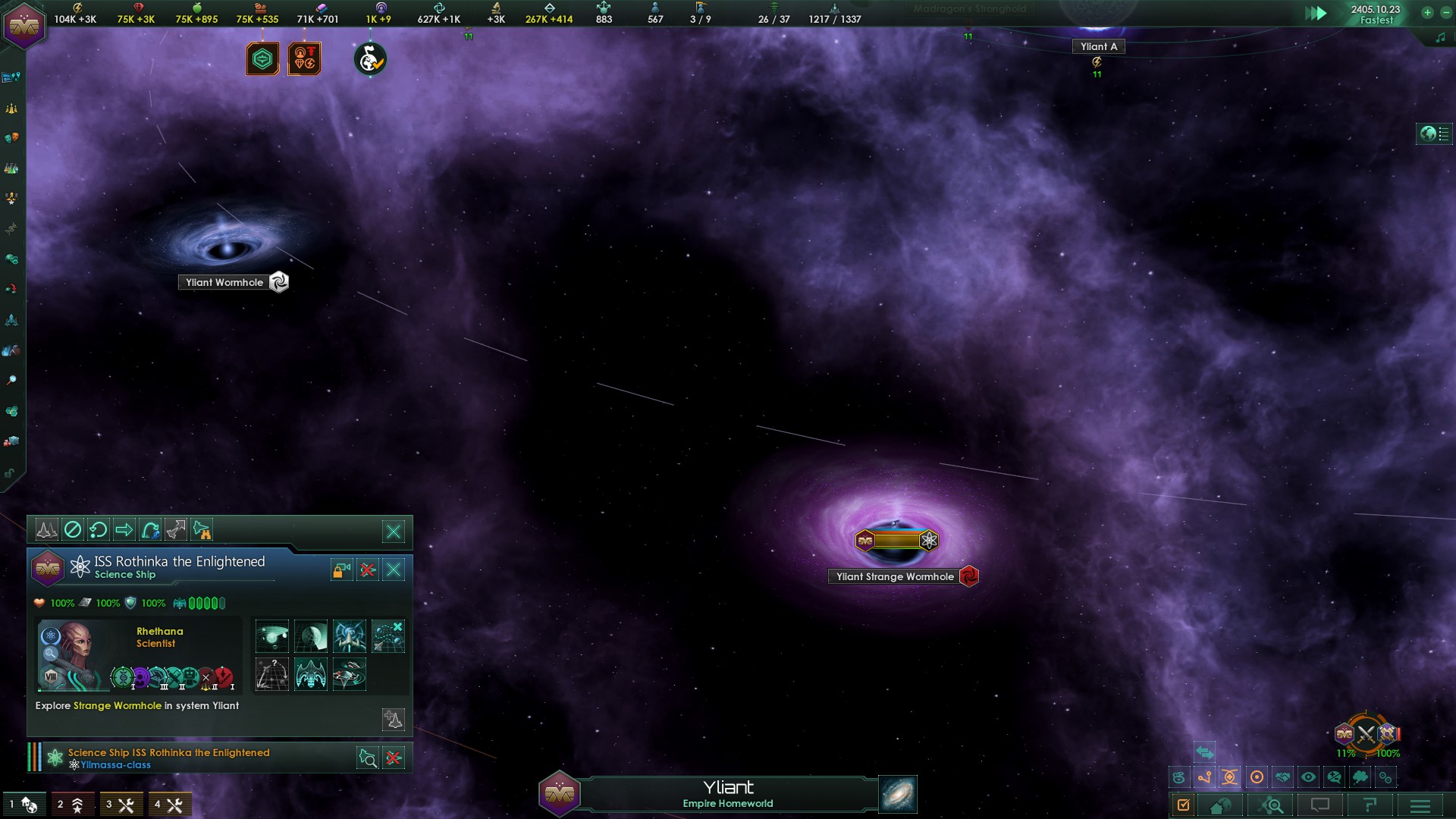
Task: Issue a stop order with the circle-slash icon
Action: coord(72,530)
